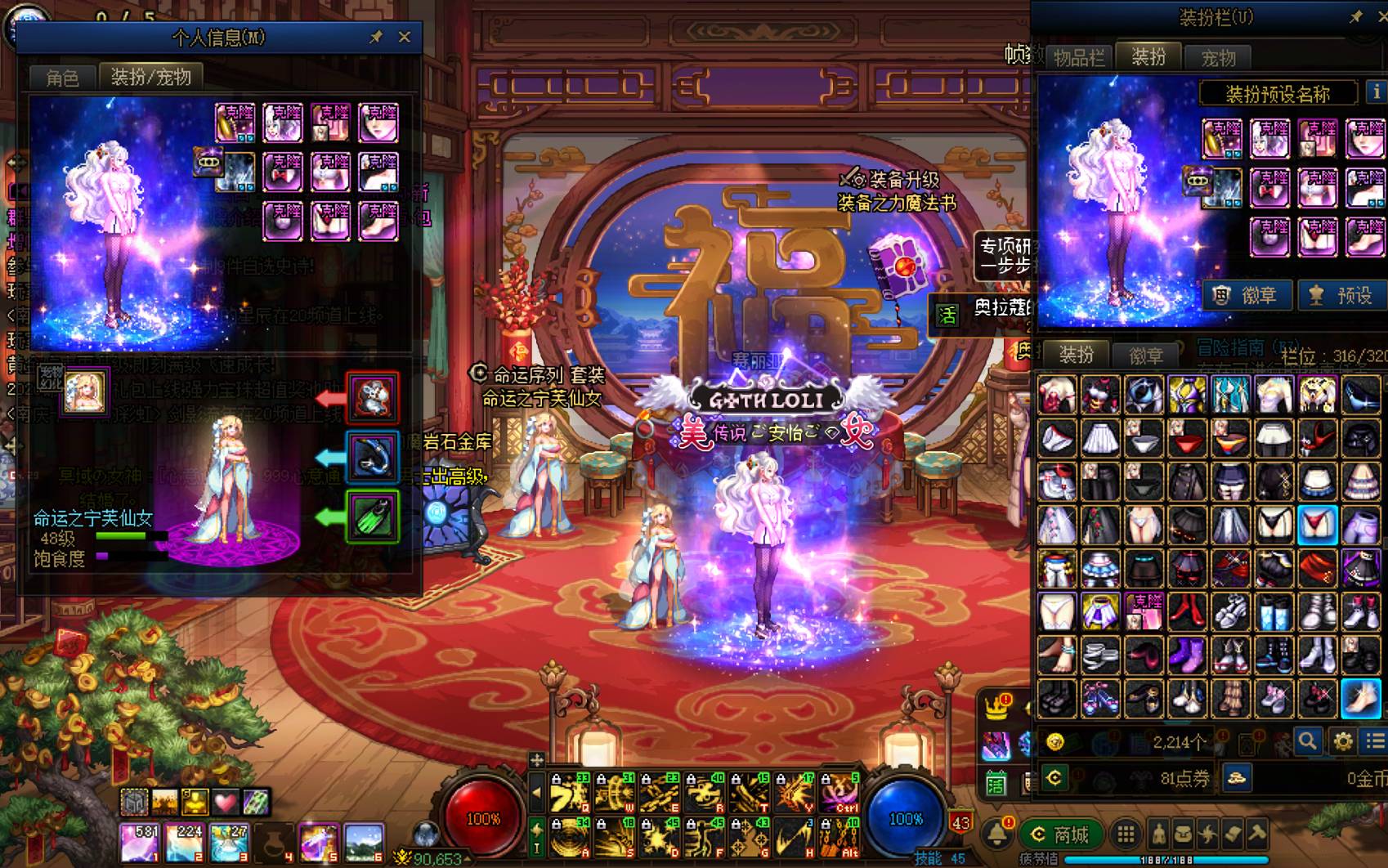The width and height of the screenshot is (1388, 868).
Task: Select the 克隆 avatar item in inventory grid
Action: [1144, 611]
